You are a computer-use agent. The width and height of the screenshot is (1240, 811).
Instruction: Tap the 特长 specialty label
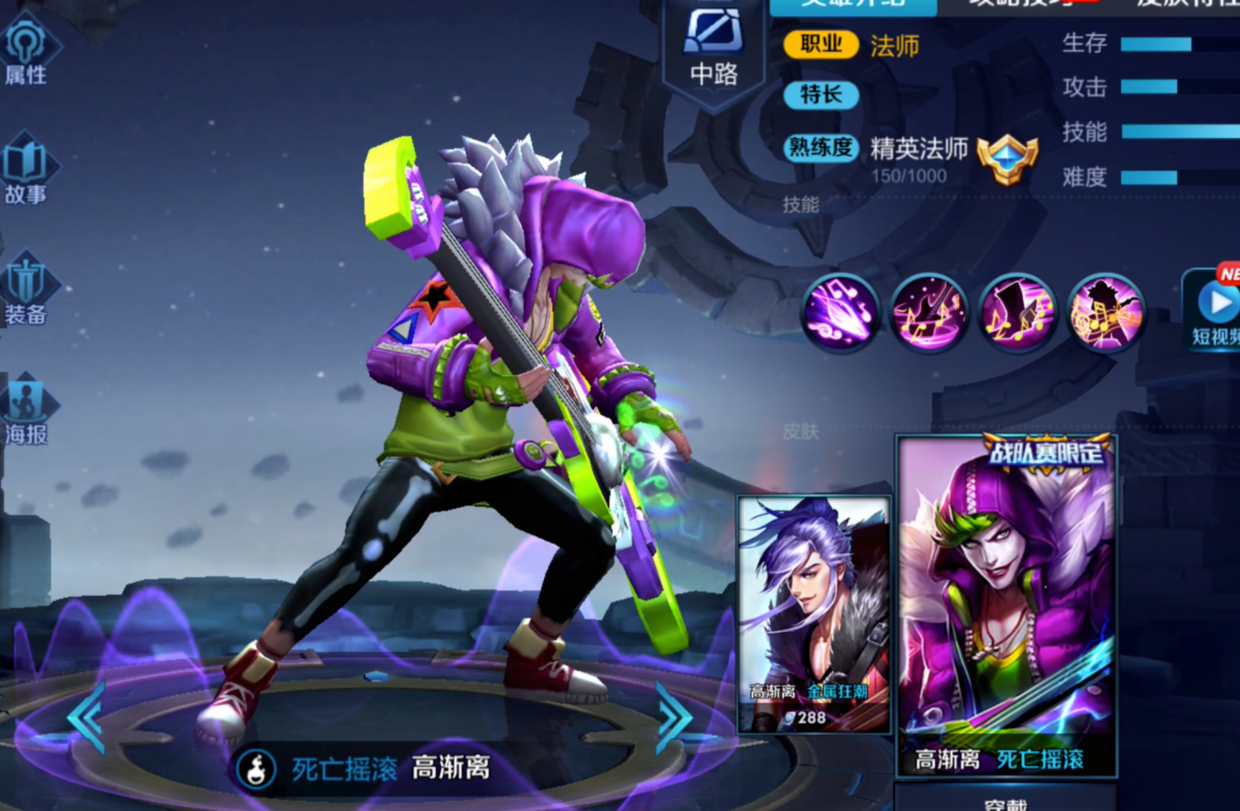tap(821, 95)
